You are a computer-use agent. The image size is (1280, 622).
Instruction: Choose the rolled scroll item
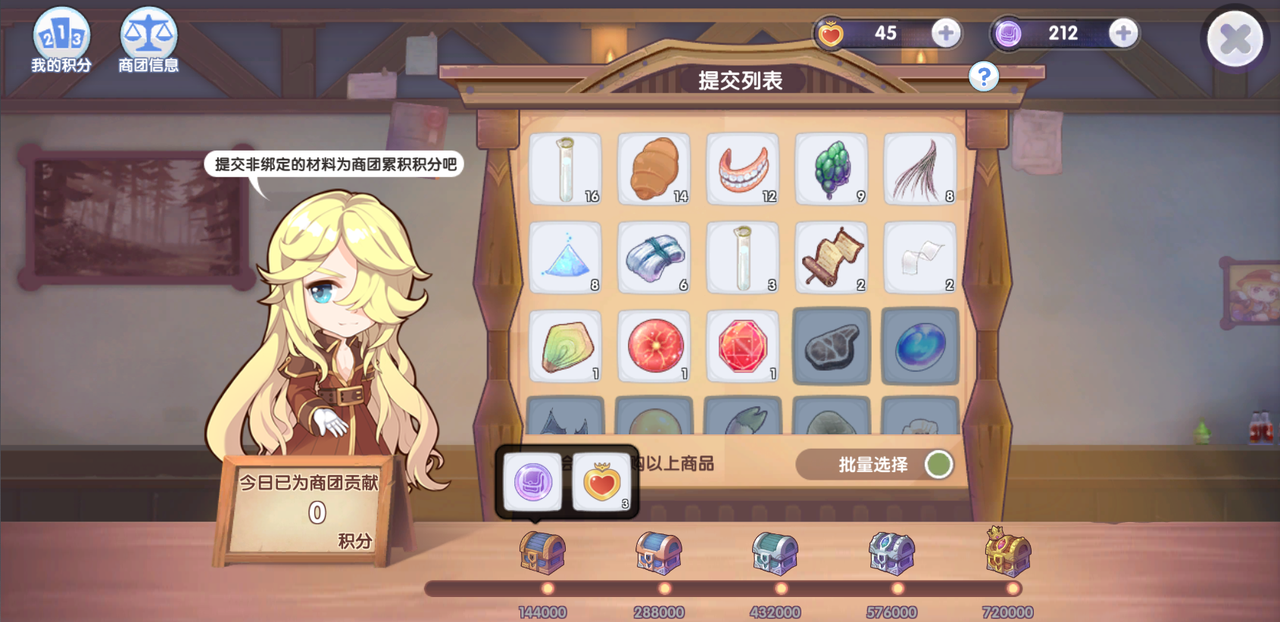(x=831, y=257)
